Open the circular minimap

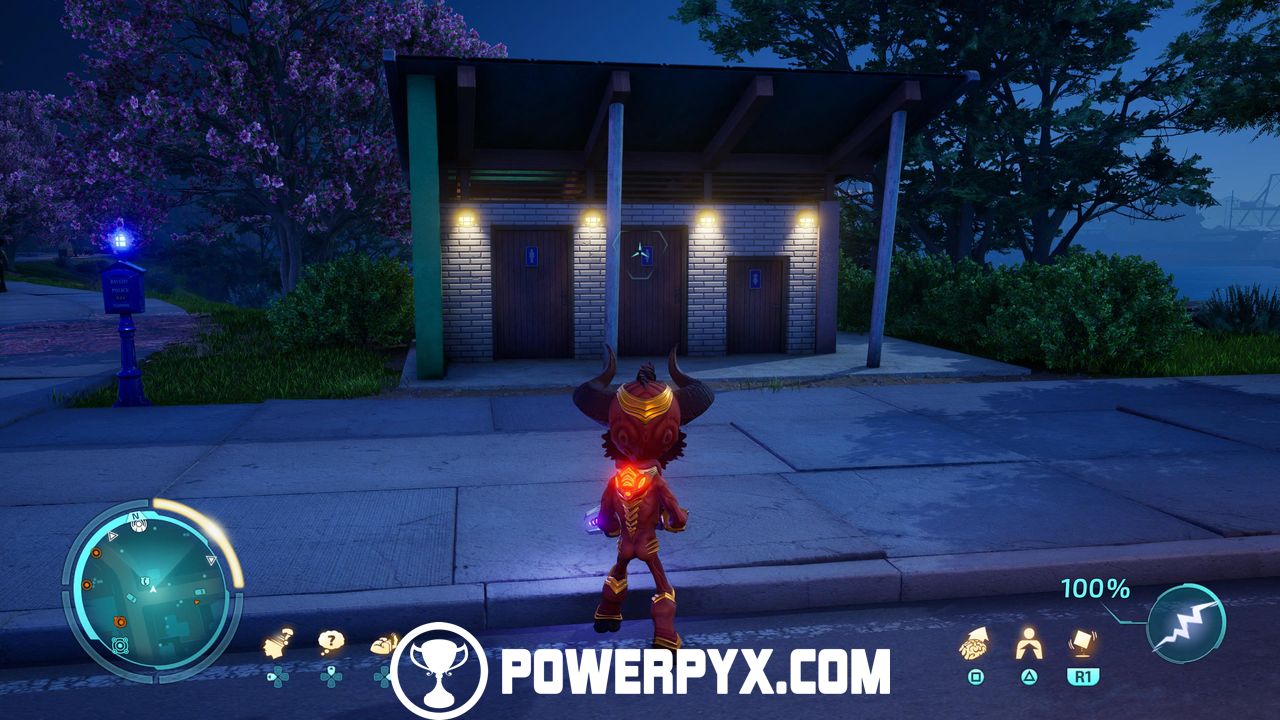[x=152, y=590]
